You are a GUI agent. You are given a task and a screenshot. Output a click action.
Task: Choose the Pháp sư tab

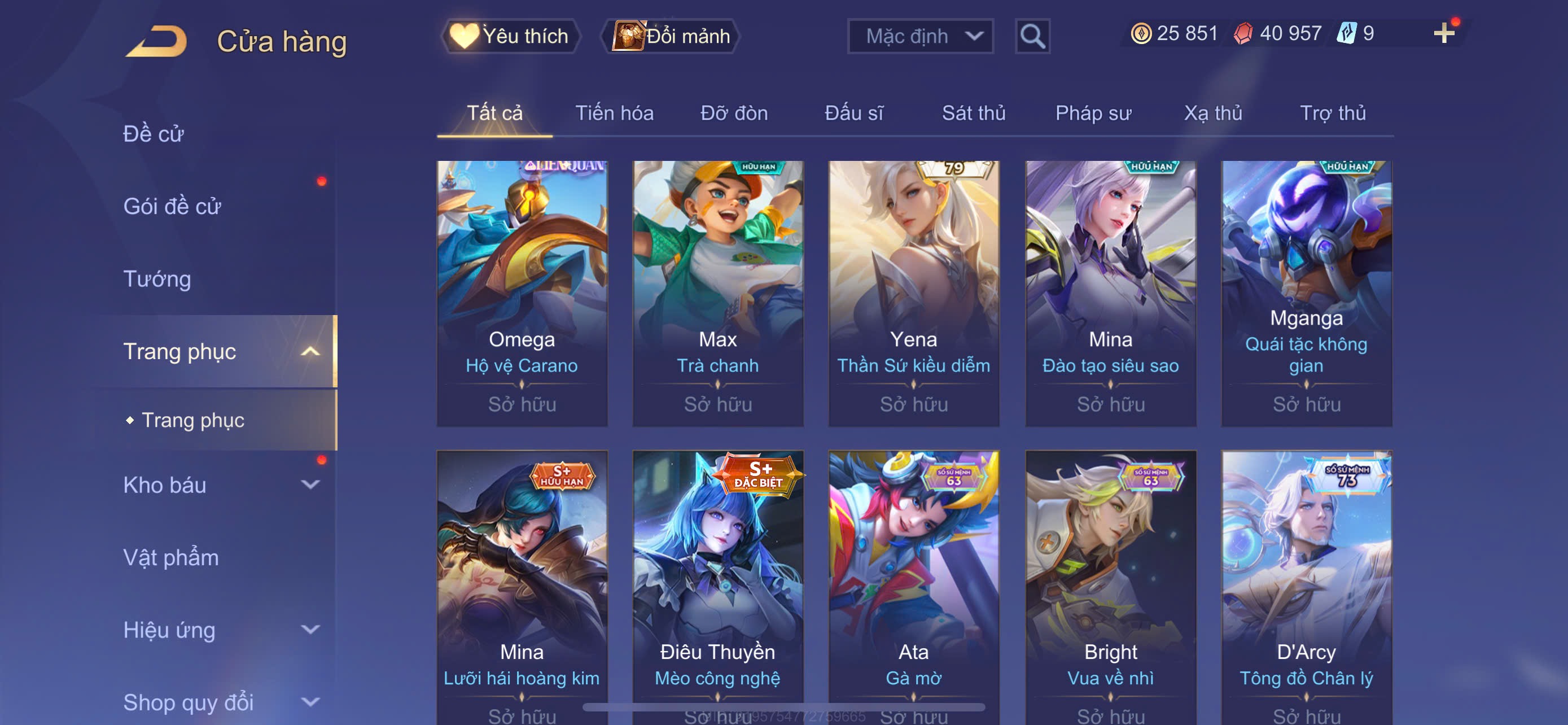(1093, 113)
